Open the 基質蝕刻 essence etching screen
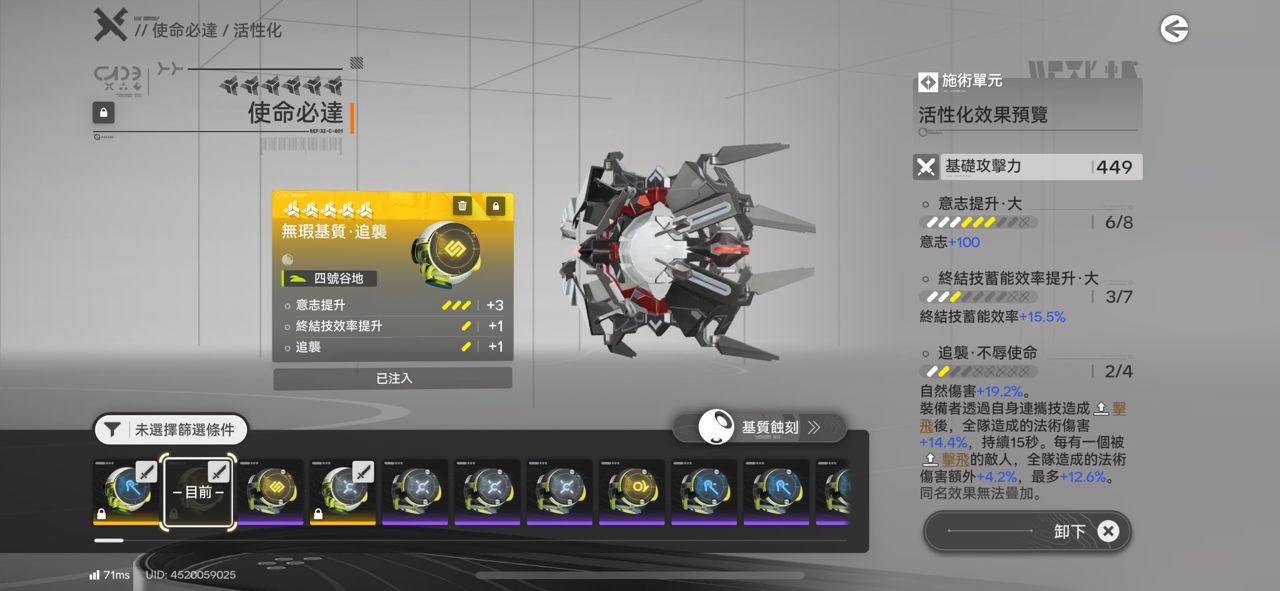The image size is (1280, 591). coord(760,428)
